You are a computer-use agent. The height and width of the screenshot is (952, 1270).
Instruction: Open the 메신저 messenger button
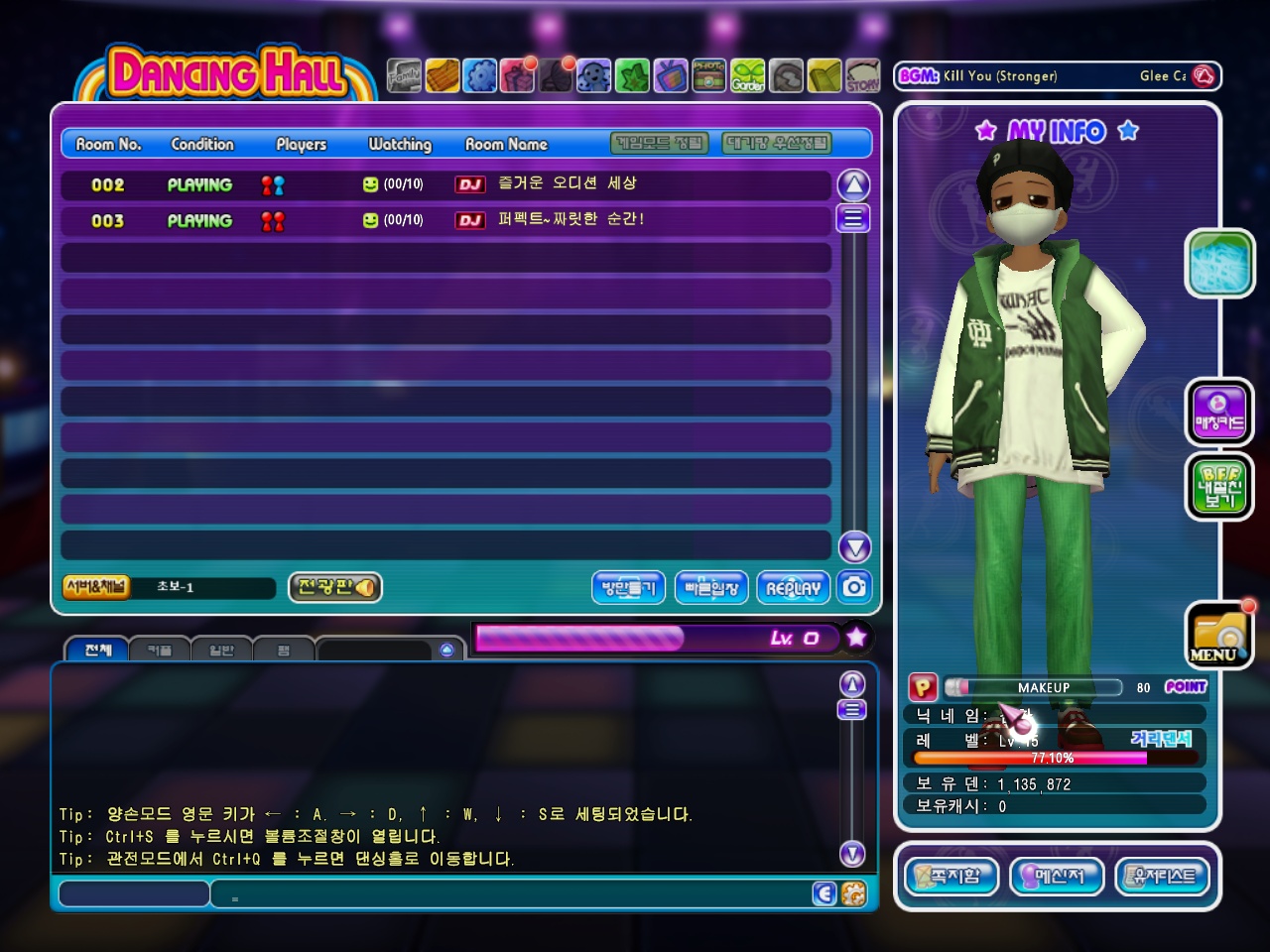[x=1058, y=877]
